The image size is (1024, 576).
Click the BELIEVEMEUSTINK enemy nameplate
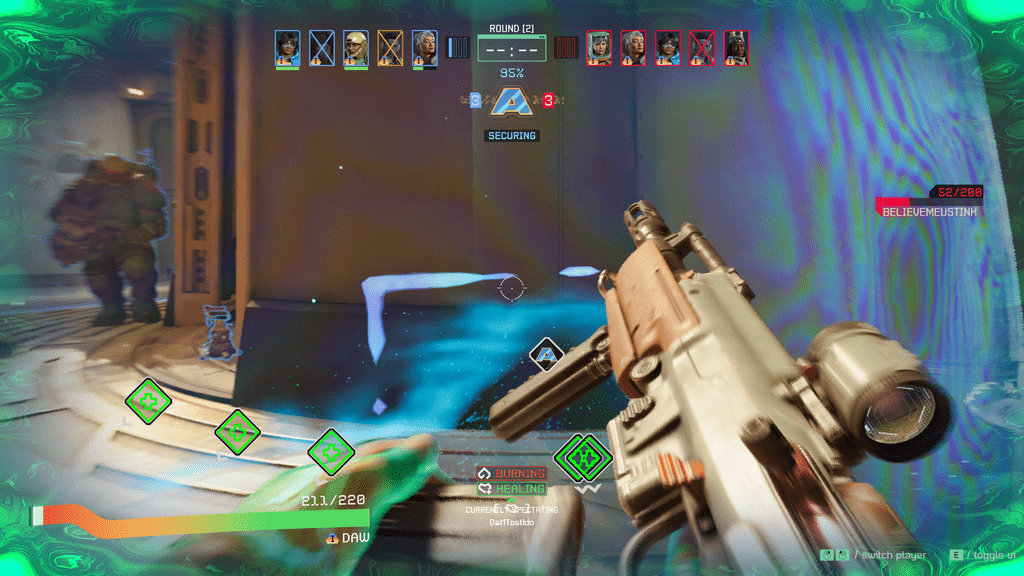(x=929, y=212)
